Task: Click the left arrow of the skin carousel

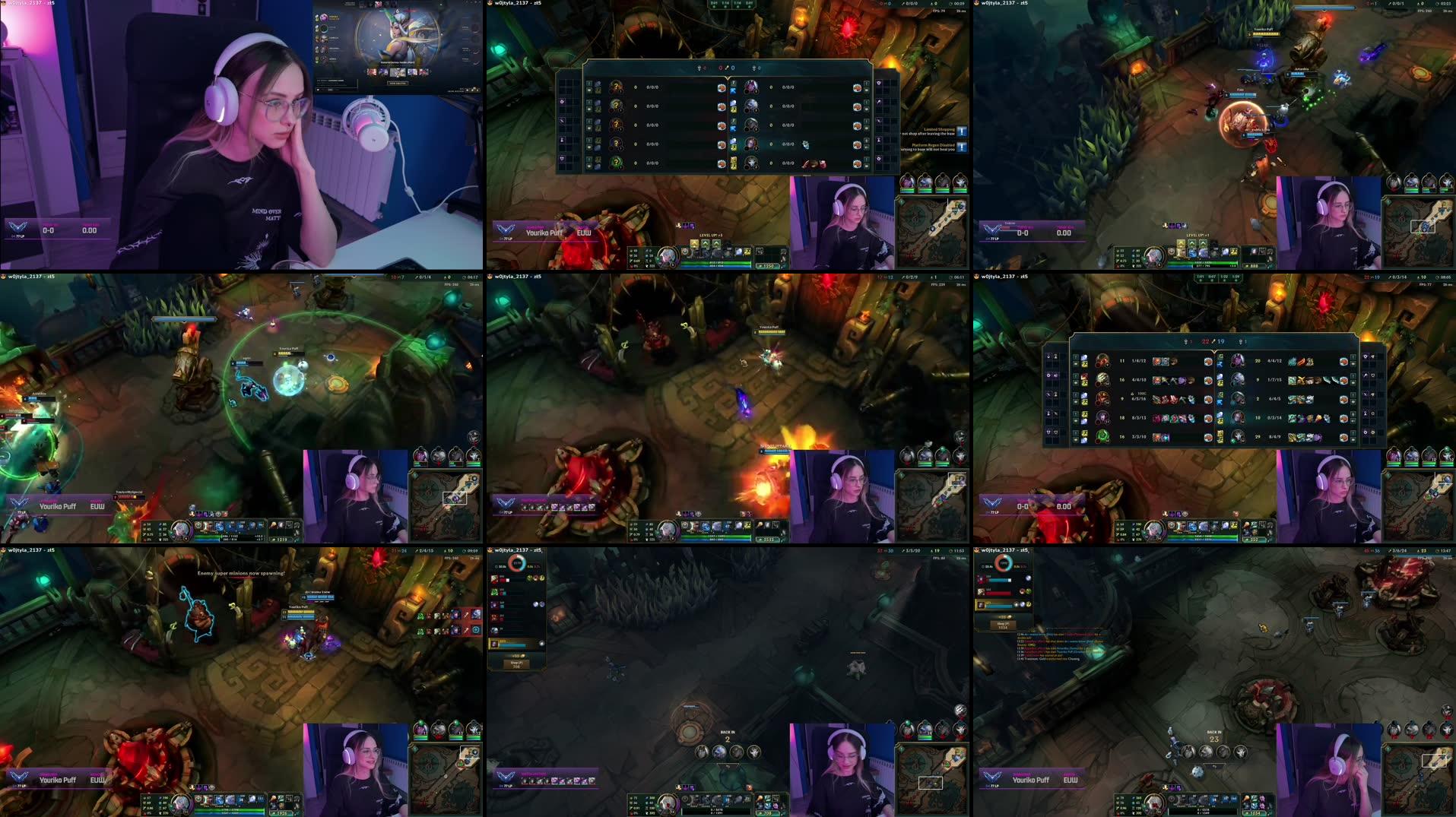Action: 365,71
